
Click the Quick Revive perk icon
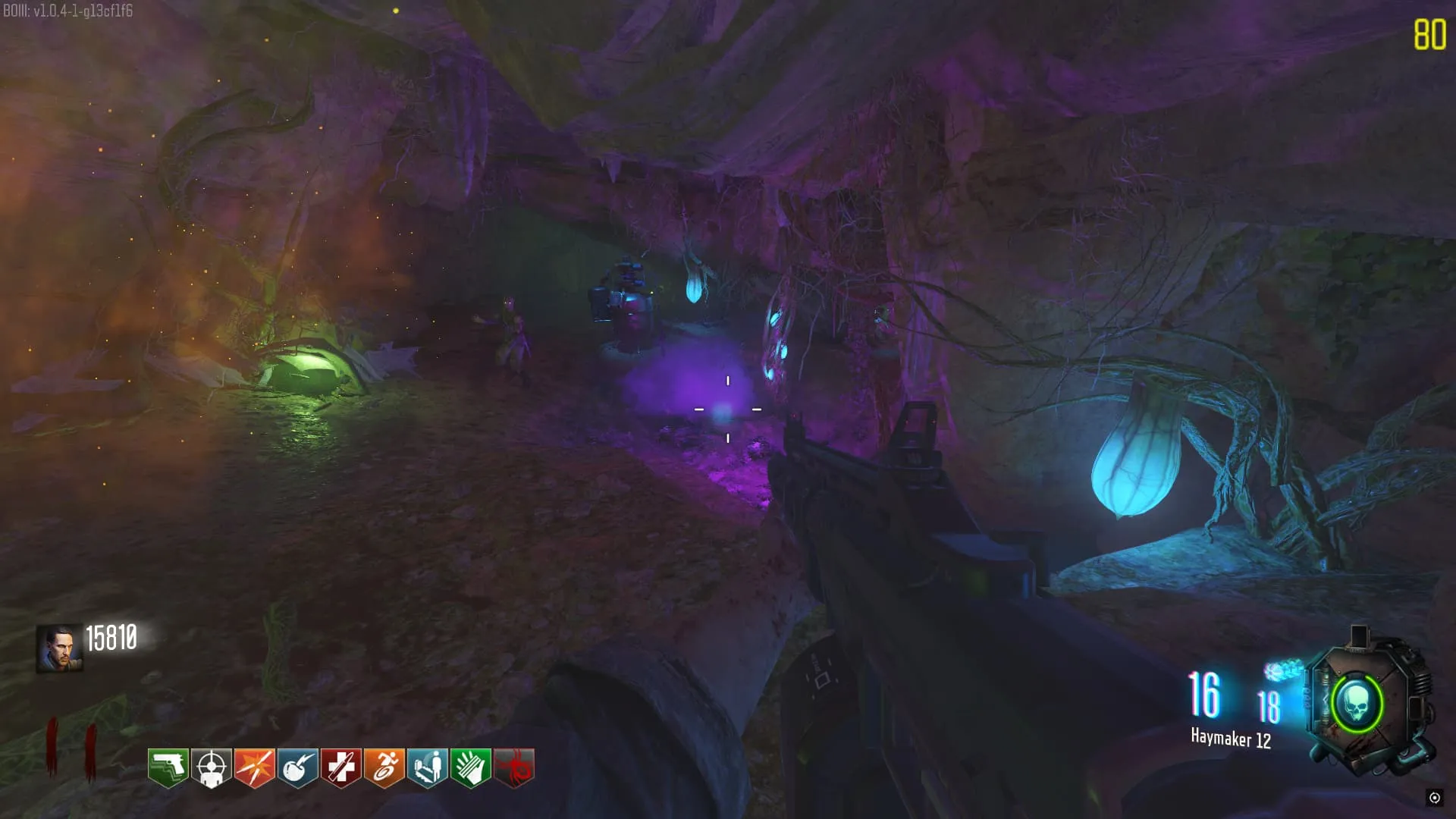(x=427, y=767)
